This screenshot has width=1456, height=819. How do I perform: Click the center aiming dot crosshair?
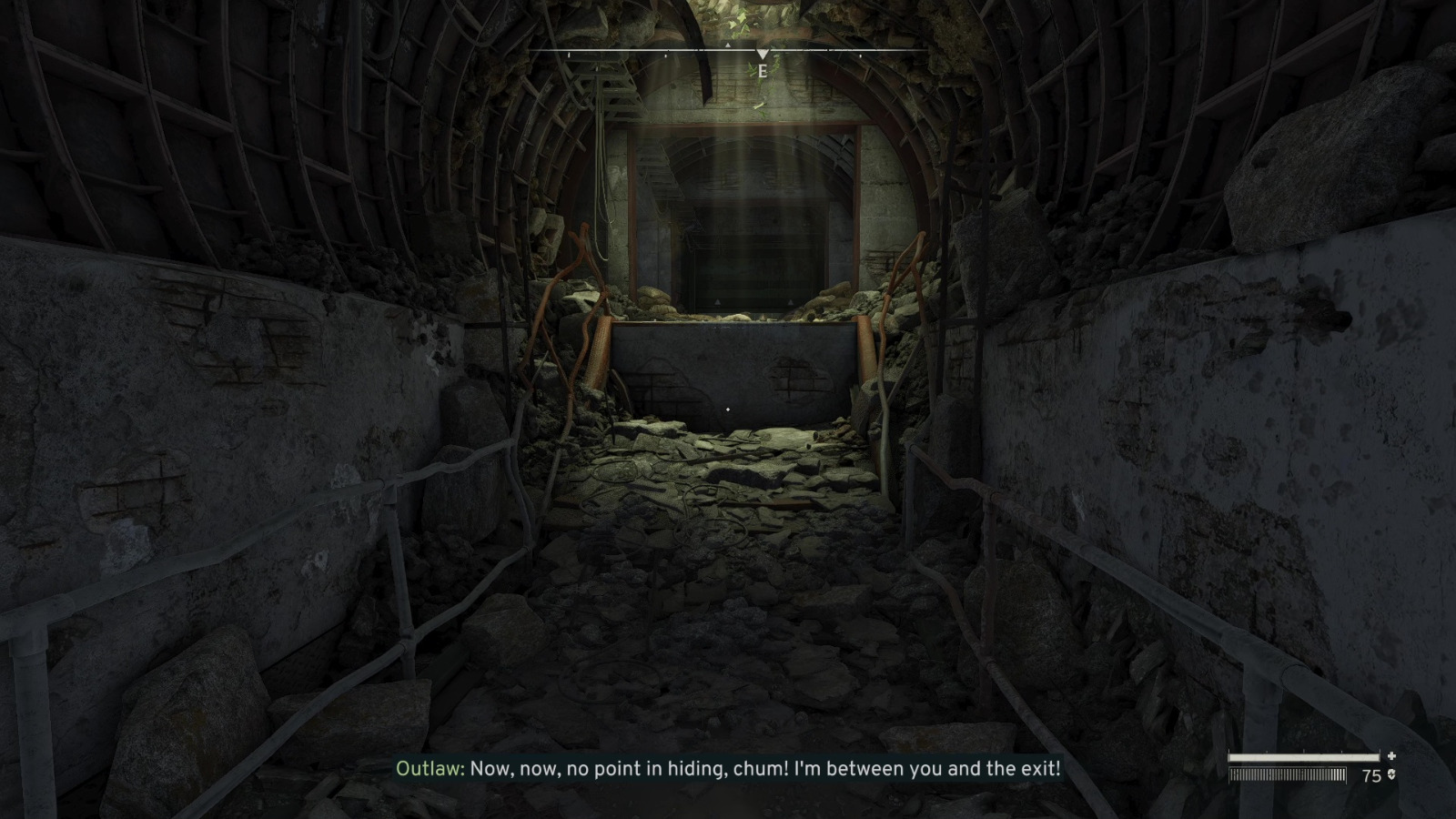pos(728,410)
